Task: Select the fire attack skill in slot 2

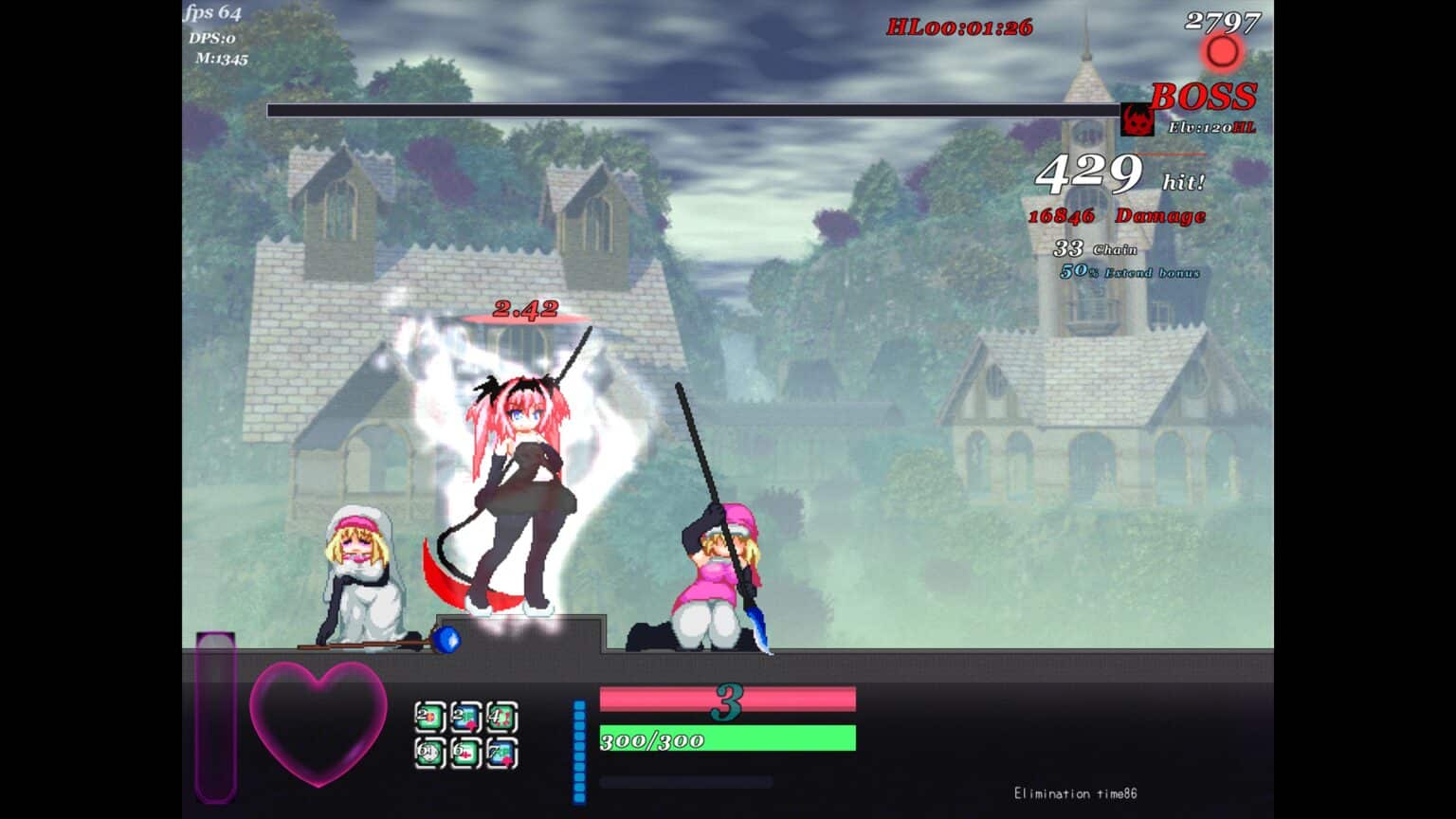Action: tap(429, 717)
